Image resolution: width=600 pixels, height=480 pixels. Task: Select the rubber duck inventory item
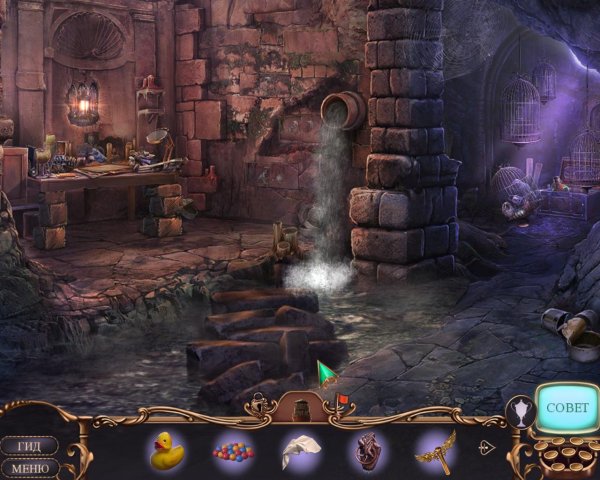pos(167,450)
